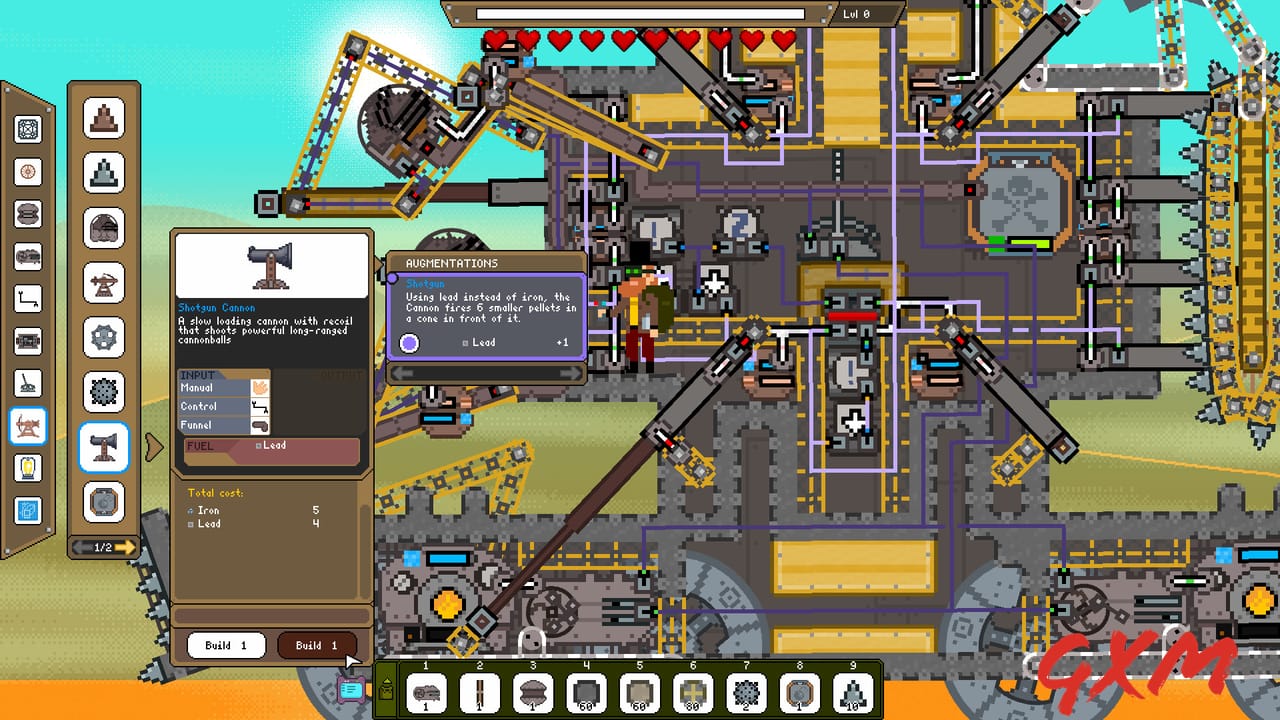The height and width of the screenshot is (720, 1280).
Task: Open the lantern category in the left toolbar
Action: pyautogui.click(x=28, y=467)
